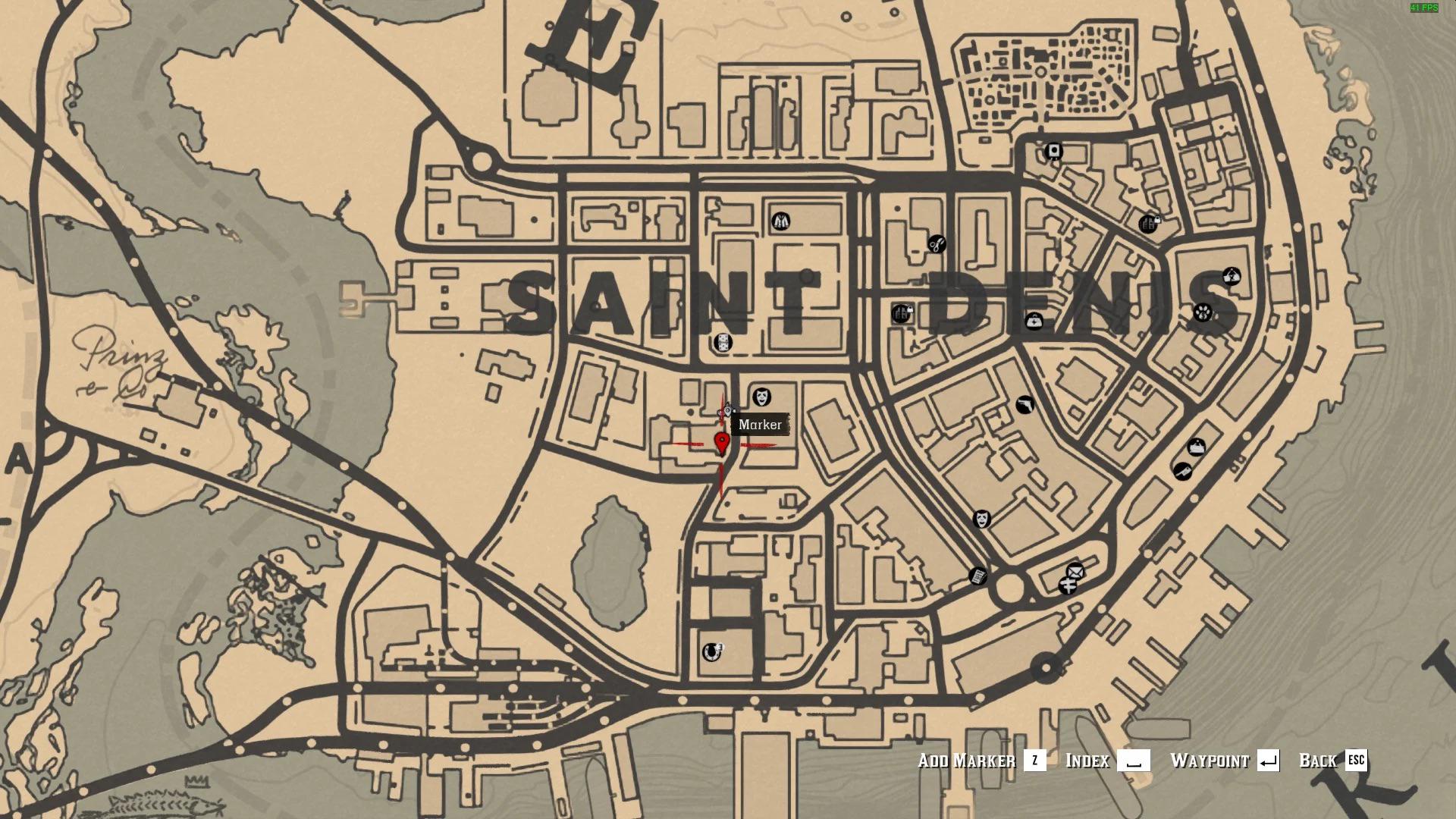Click the coat clothing icon at the top of town
This screenshot has height=819, width=1456.
point(781,222)
